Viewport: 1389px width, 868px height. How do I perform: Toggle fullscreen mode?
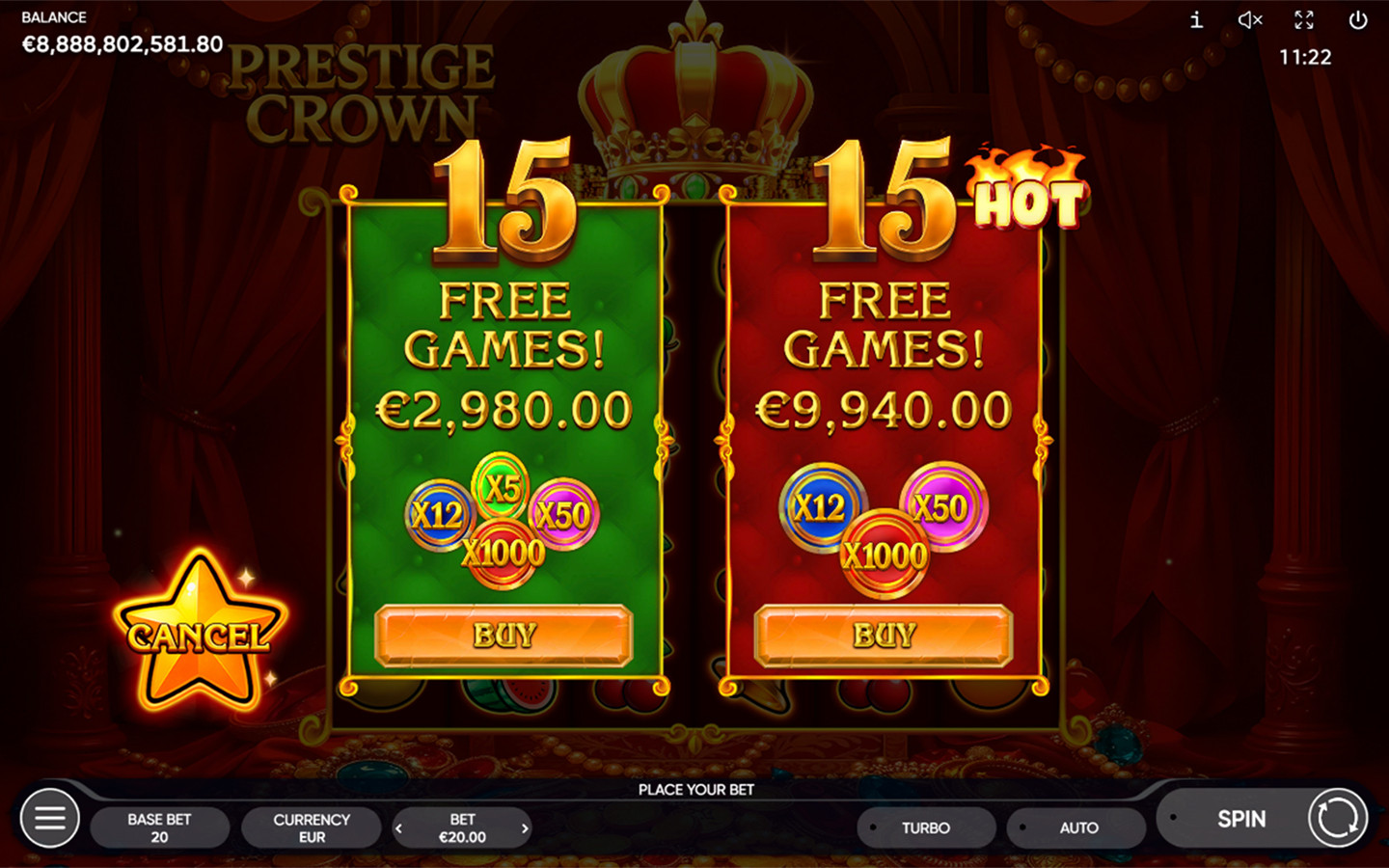1305,20
